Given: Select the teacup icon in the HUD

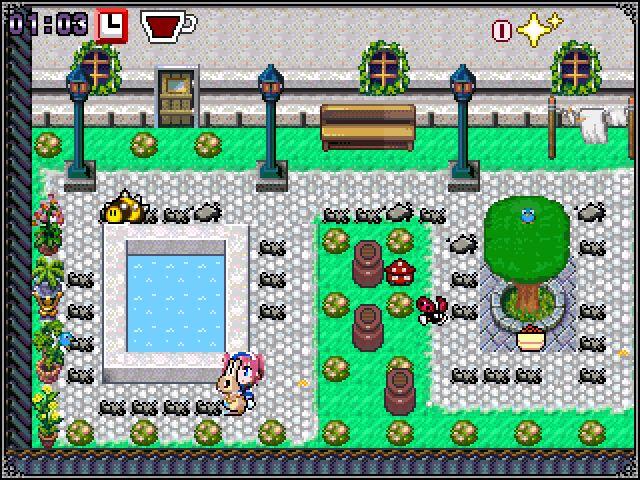Looking at the screenshot, I should (166, 26).
